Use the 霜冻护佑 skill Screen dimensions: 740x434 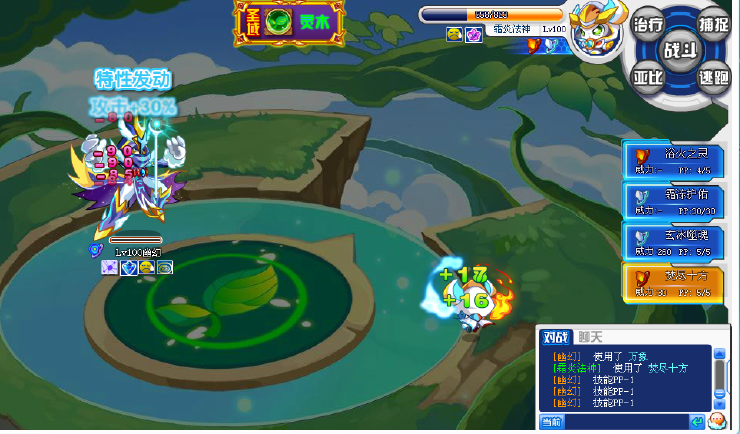tap(675, 201)
